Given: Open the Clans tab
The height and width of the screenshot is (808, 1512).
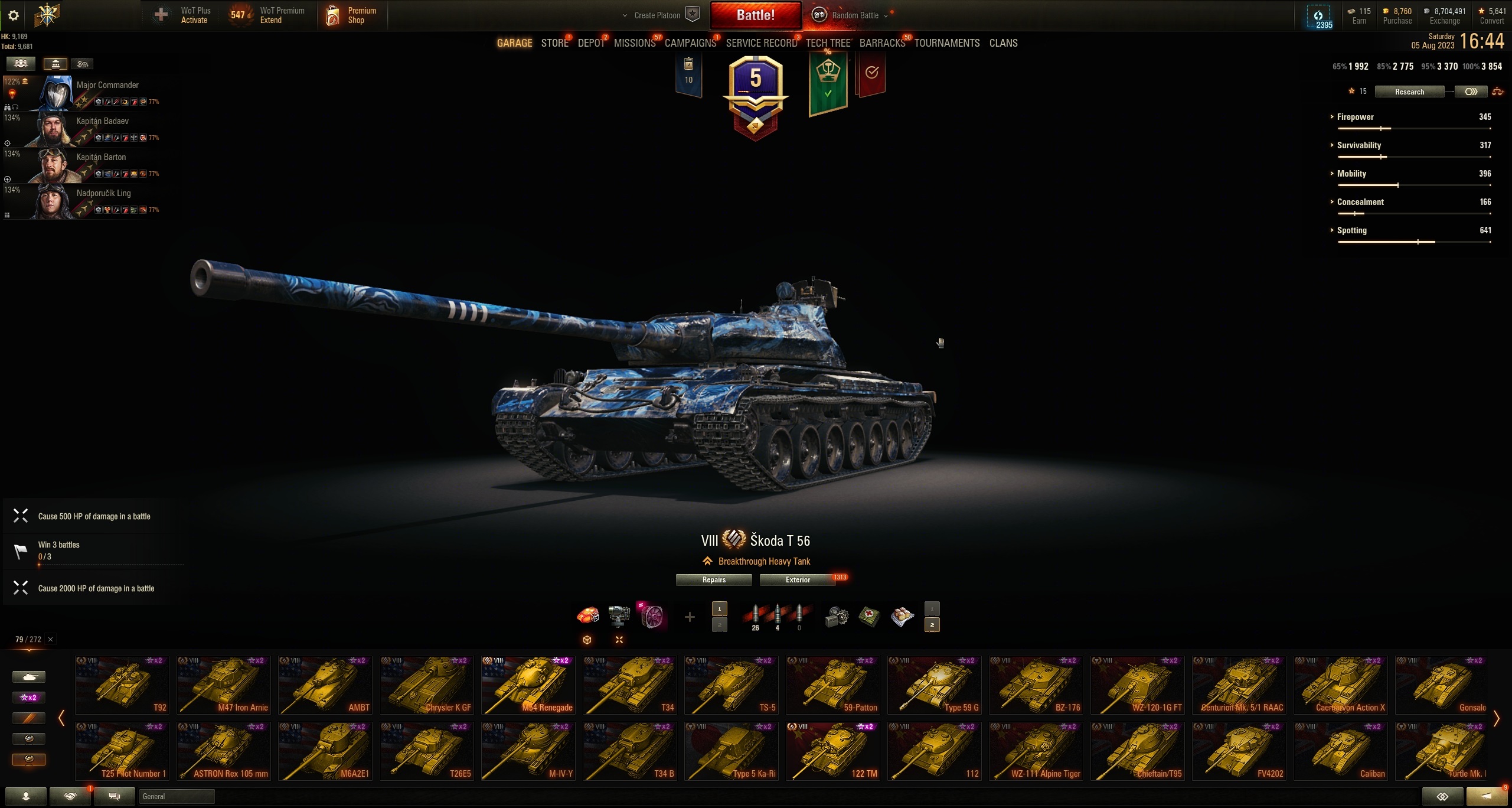Looking at the screenshot, I should pyautogui.click(x=1003, y=43).
